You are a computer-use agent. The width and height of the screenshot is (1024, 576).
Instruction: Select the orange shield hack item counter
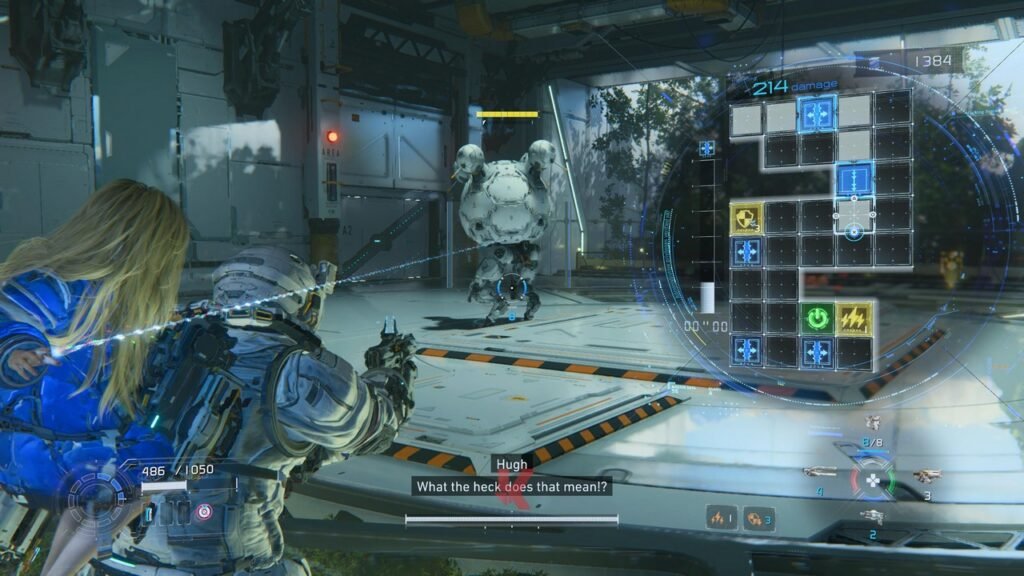[x=759, y=517]
